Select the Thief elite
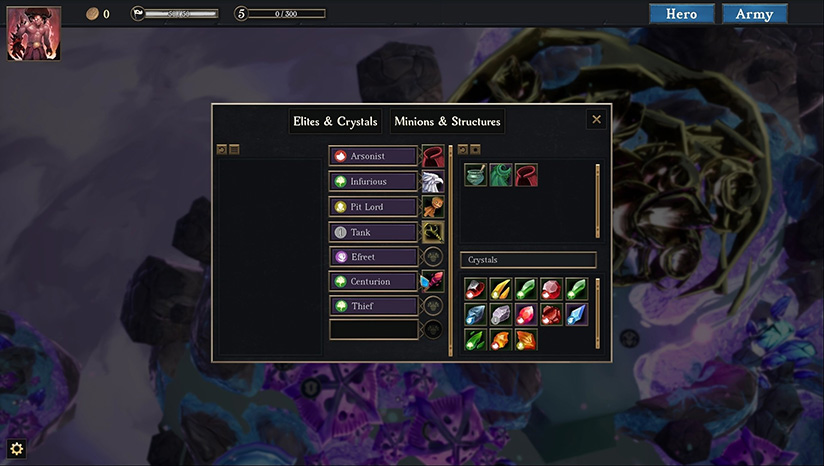Viewport: 824px width, 466px height. 373,306
